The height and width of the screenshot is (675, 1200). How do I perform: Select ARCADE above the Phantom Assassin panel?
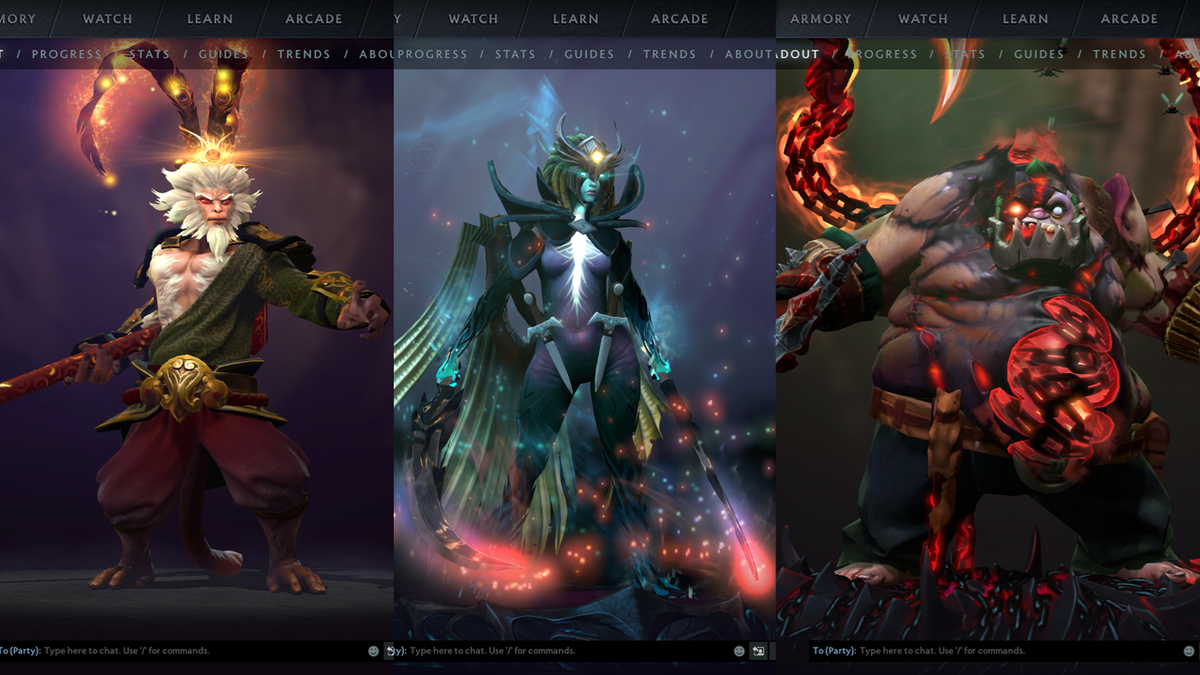click(x=679, y=18)
